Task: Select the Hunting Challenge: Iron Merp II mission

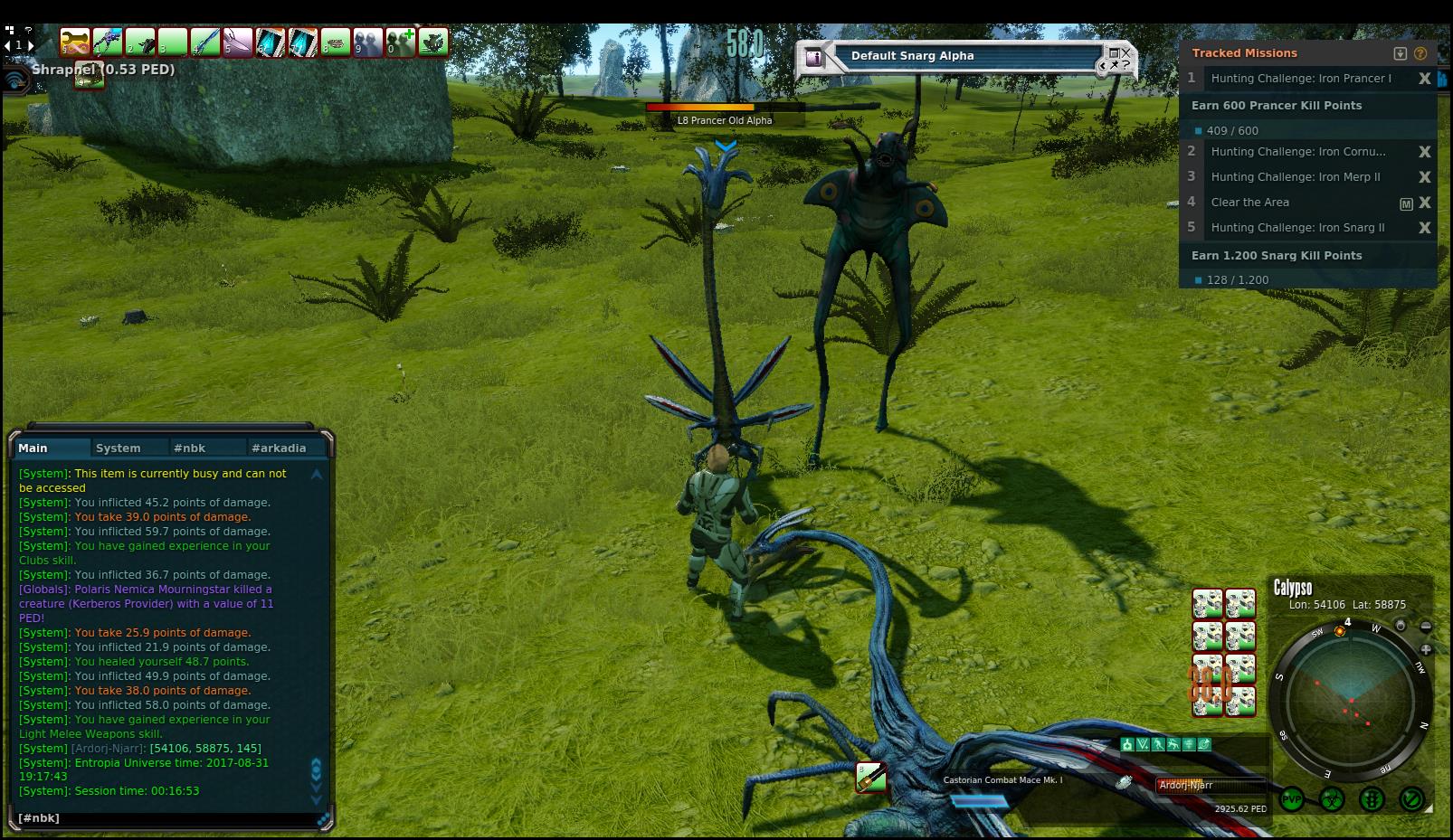Action: click(1295, 177)
